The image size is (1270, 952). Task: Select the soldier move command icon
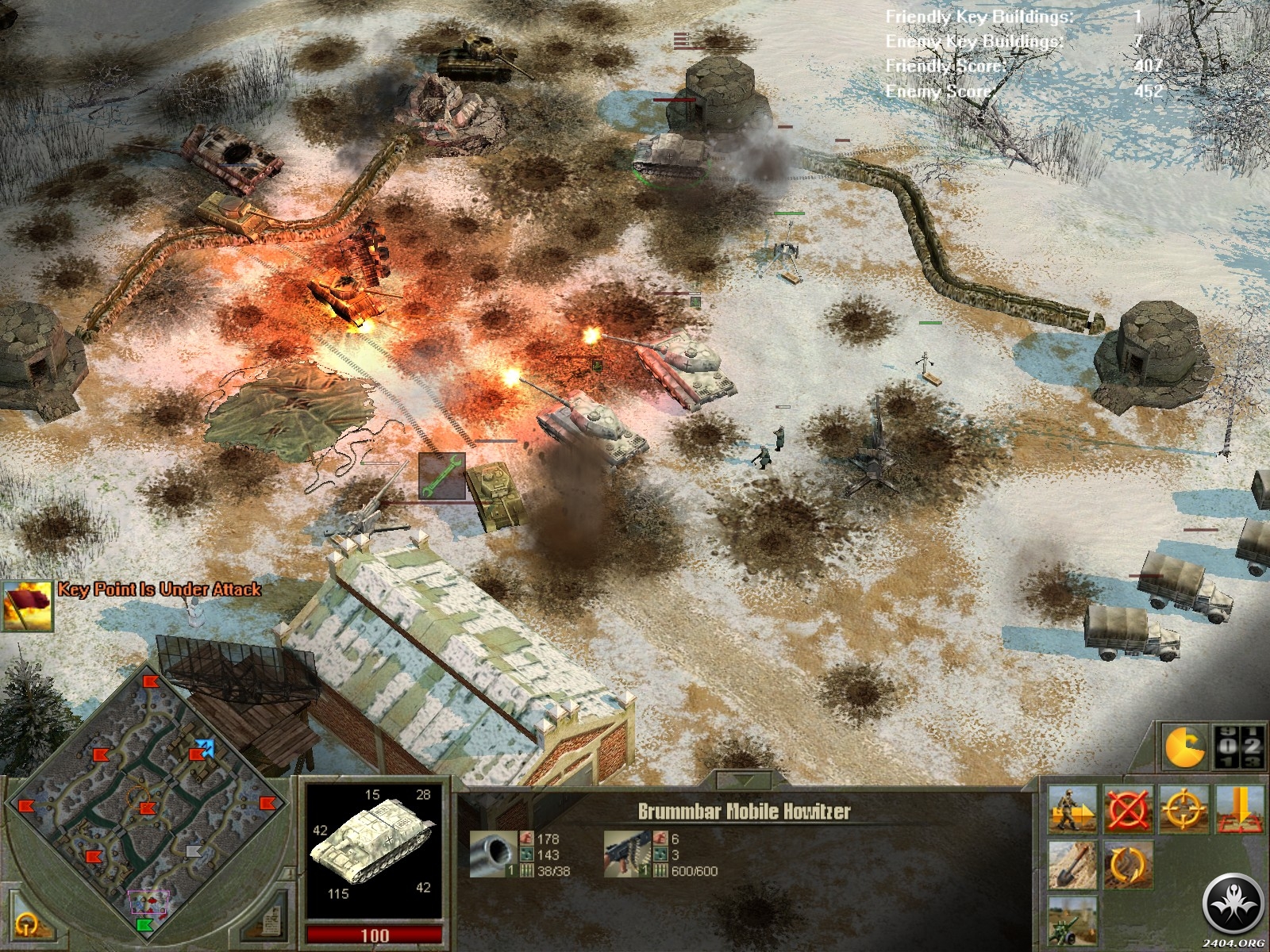[x=1073, y=809]
